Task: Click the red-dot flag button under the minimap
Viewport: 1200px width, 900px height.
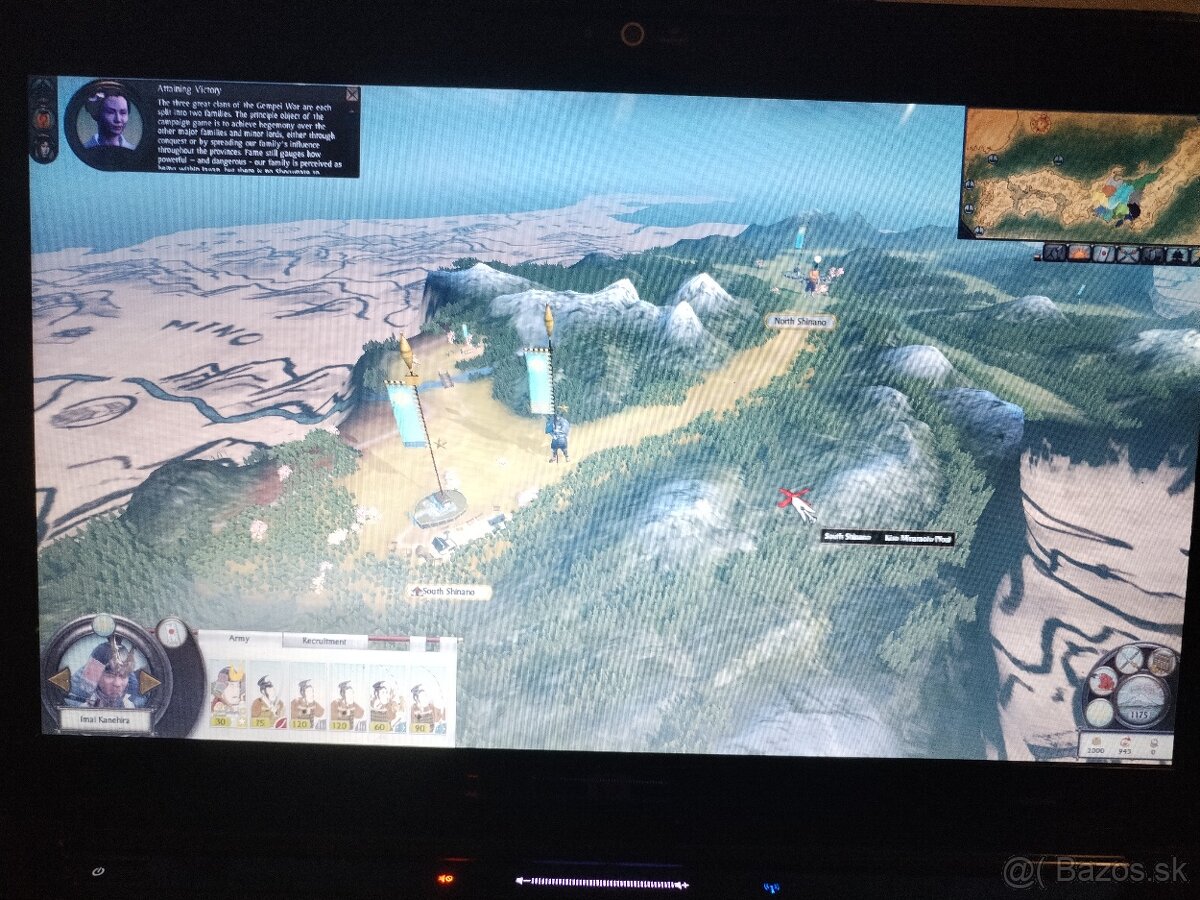Action: click(1103, 253)
